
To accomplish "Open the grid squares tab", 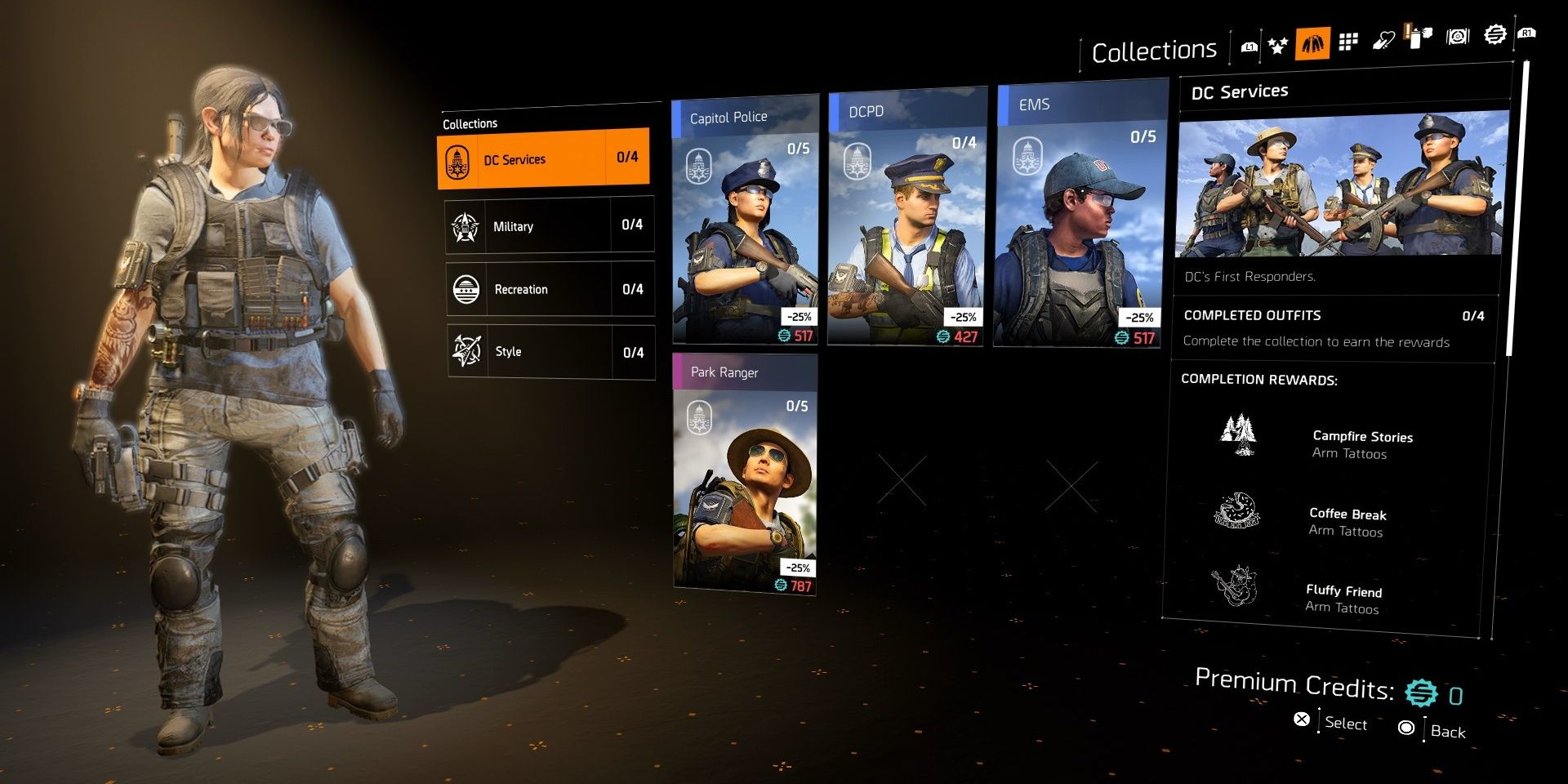I will click(1348, 42).
